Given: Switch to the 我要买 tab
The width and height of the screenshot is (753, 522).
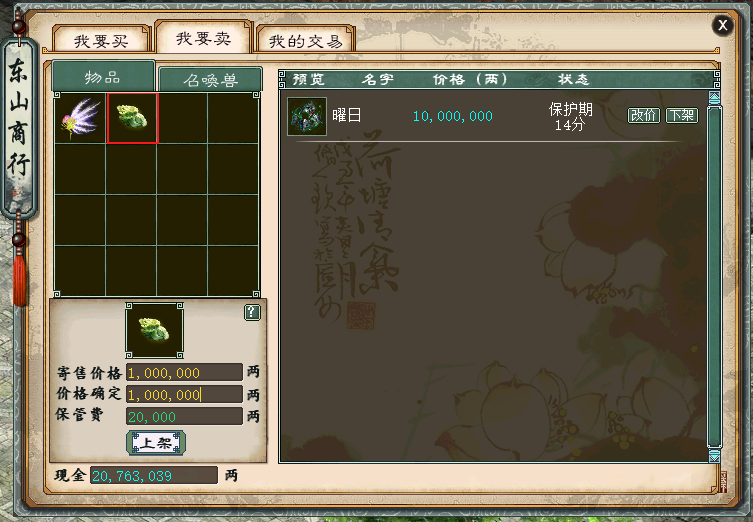Looking at the screenshot, I should coord(102,41).
